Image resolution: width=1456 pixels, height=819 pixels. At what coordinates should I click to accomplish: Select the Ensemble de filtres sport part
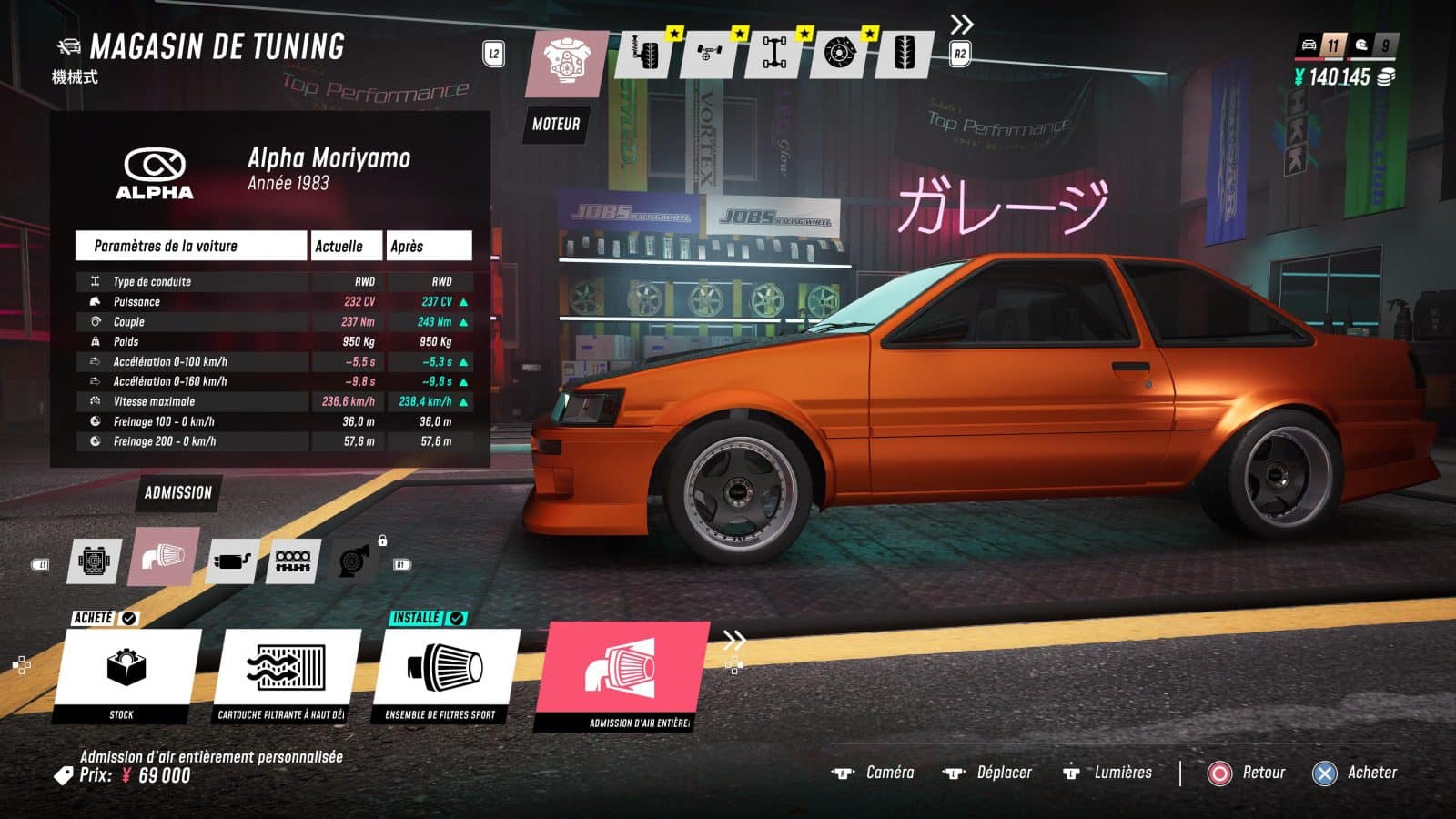[443, 675]
